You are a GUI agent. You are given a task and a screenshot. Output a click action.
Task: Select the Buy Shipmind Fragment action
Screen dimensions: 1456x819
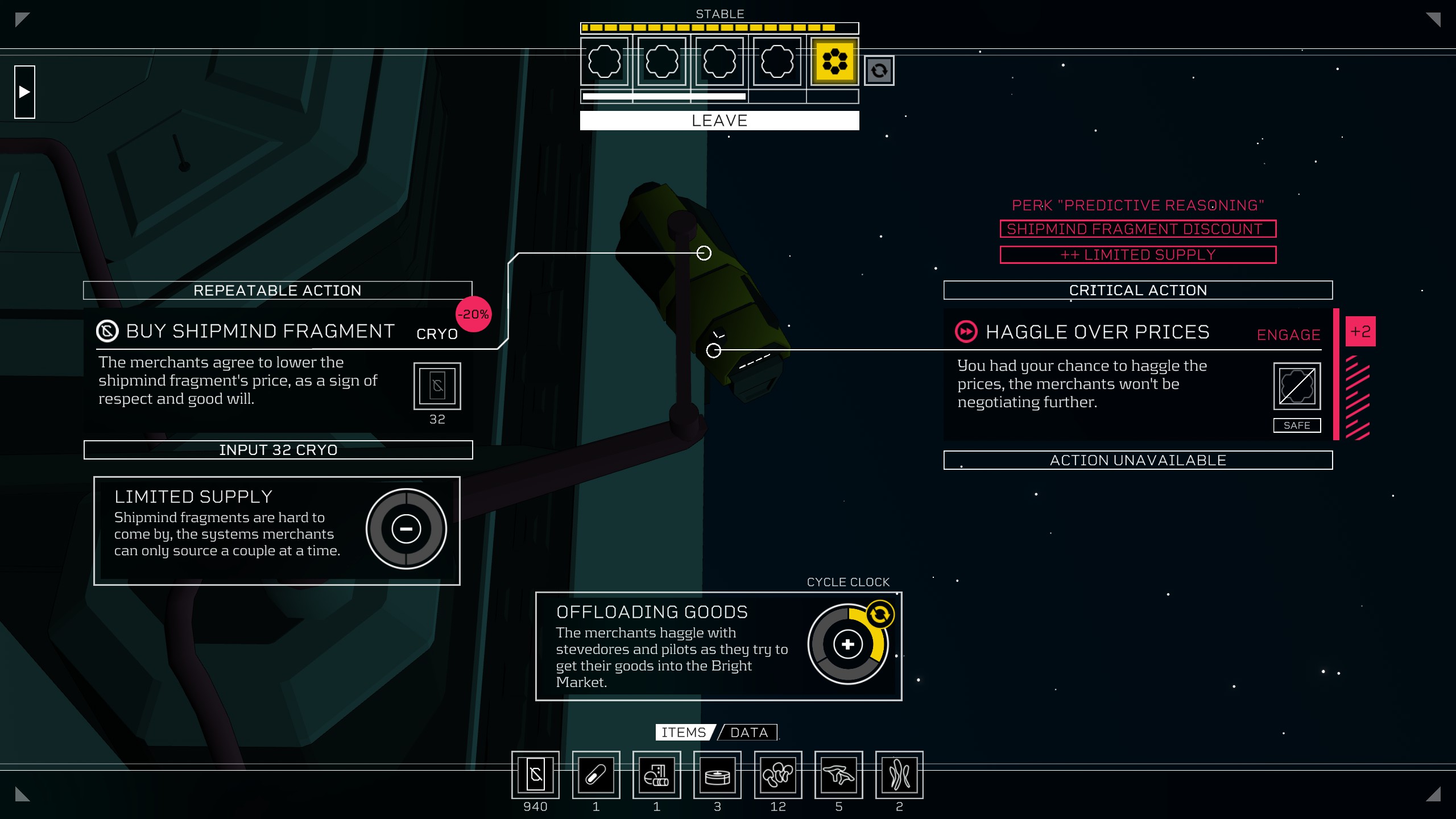click(260, 332)
